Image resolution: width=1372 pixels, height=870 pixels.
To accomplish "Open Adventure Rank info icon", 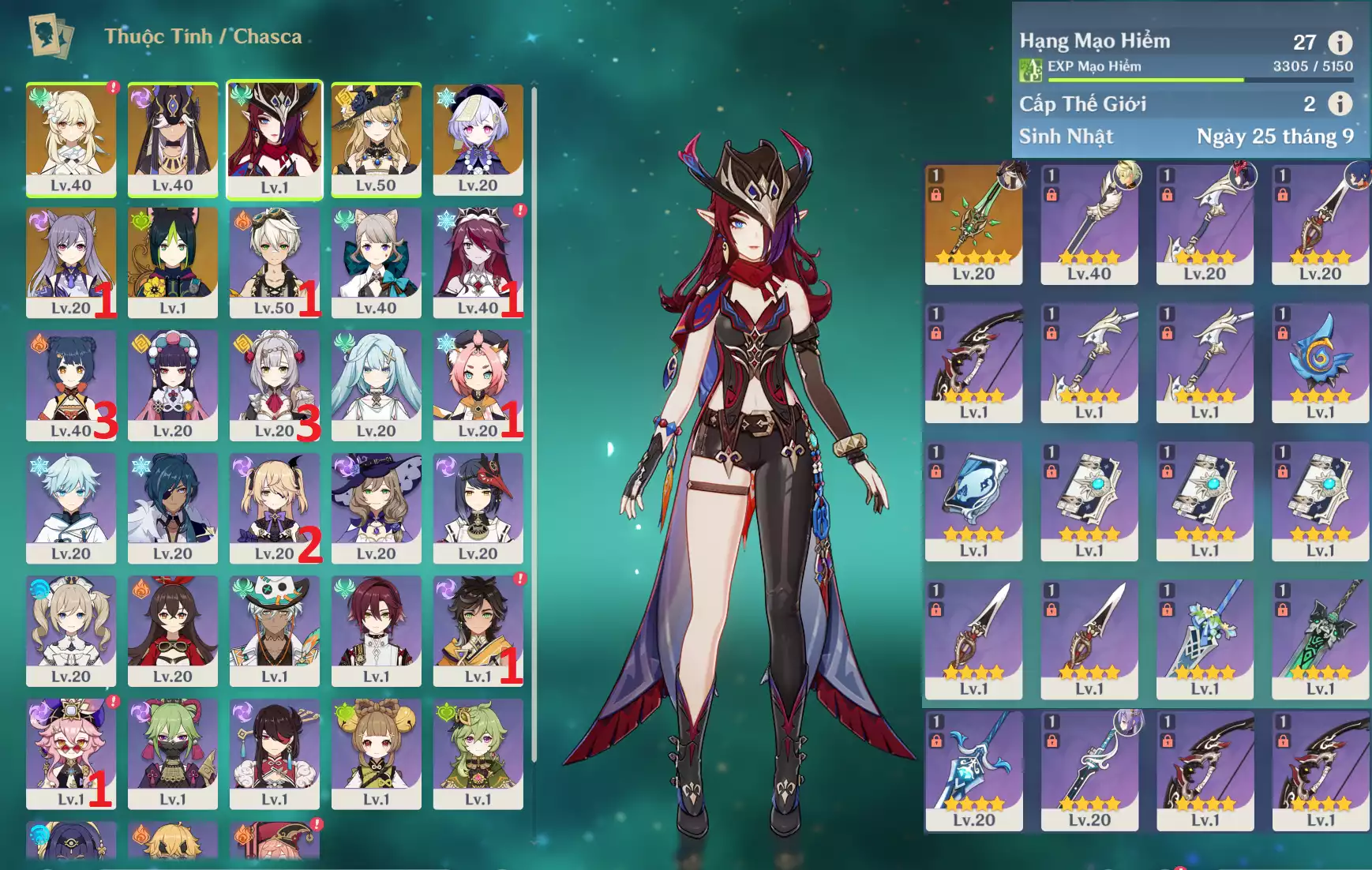I will [x=1340, y=42].
